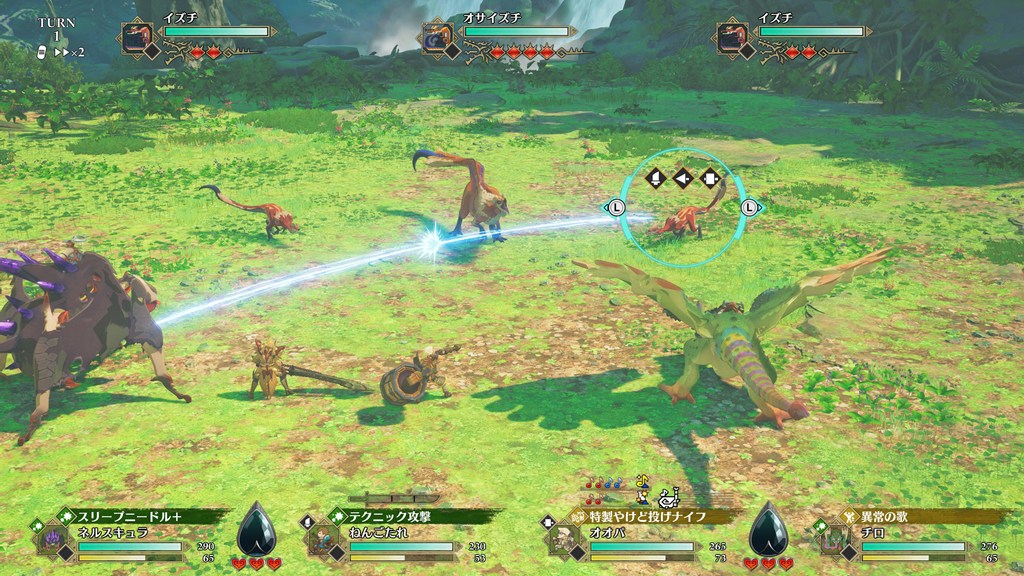The image size is (1024, 576).
Task: Pick the オオバ party member portrait
Action: tap(562, 541)
